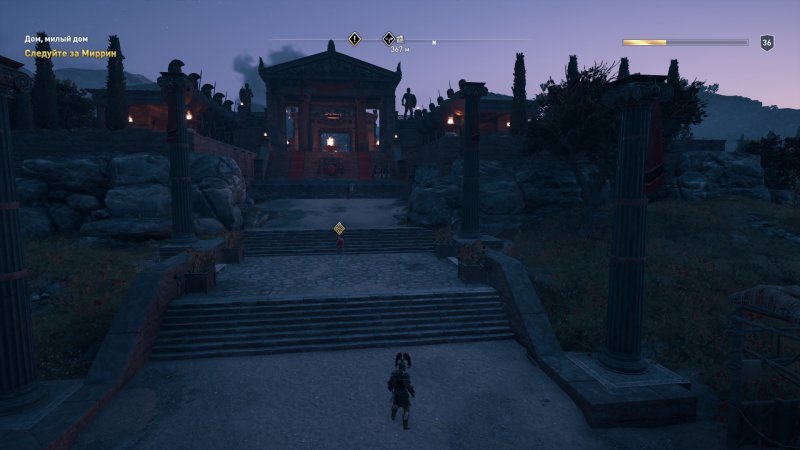Click the tracked objective diamond on the compass
800x450 pixels.
point(390,39)
